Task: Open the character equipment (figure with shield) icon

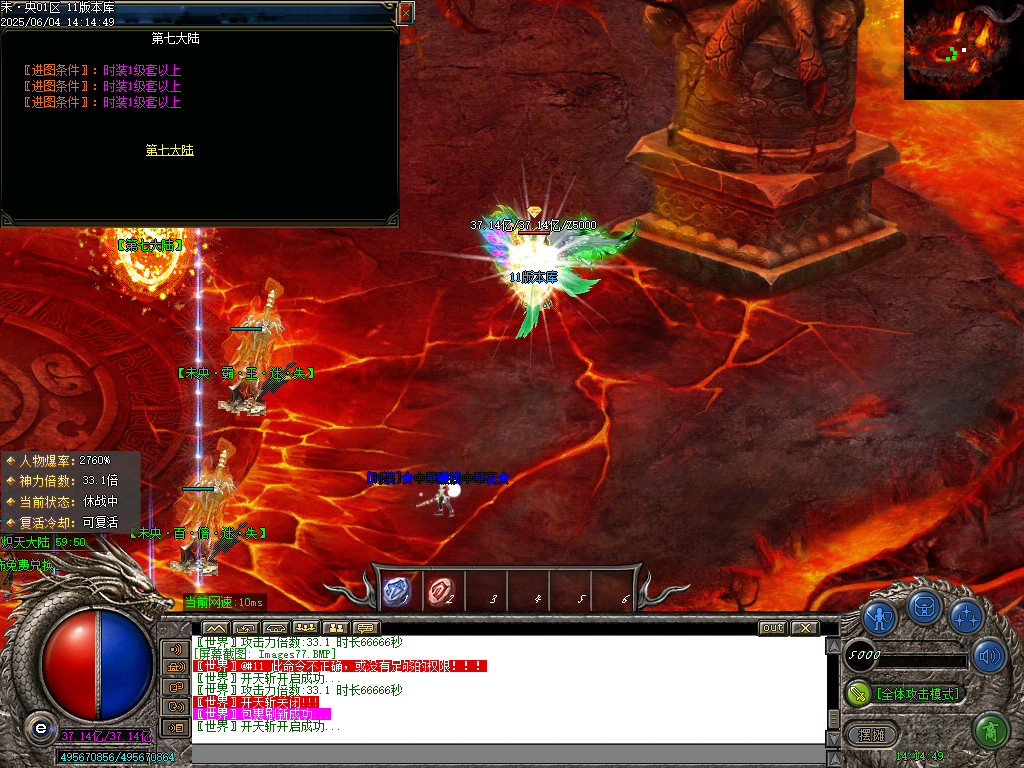Action: click(x=879, y=619)
